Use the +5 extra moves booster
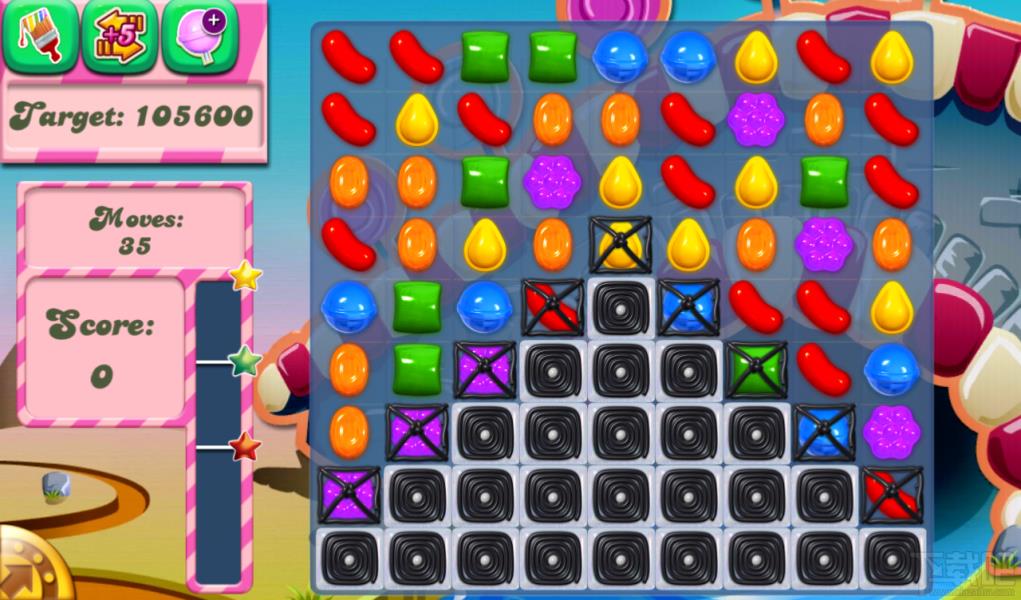This screenshot has width=1021, height=600. tap(119, 36)
